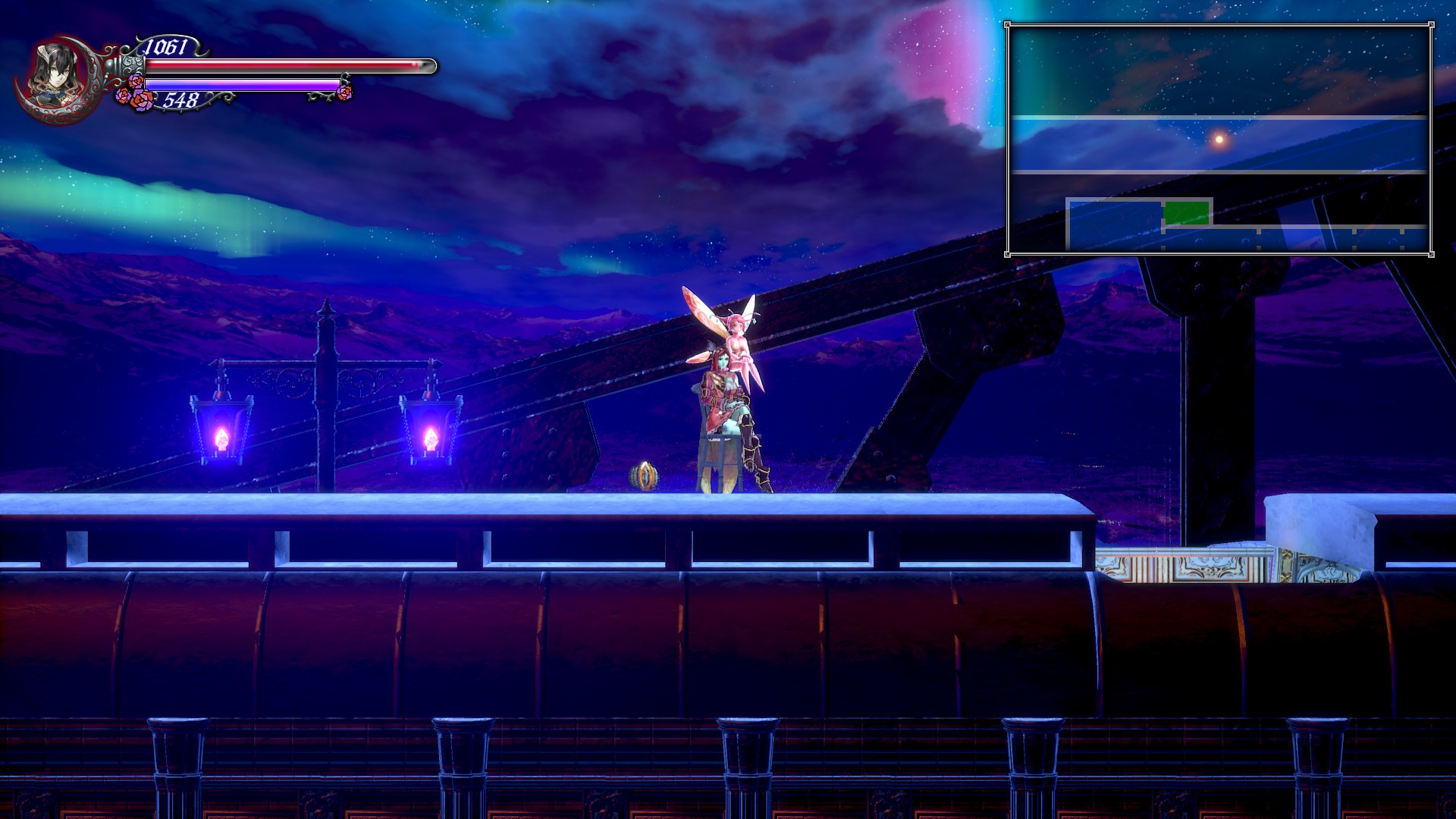Toggle the left purple lantern on the lamppost
The height and width of the screenshot is (819, 1456).
(221, 430)
